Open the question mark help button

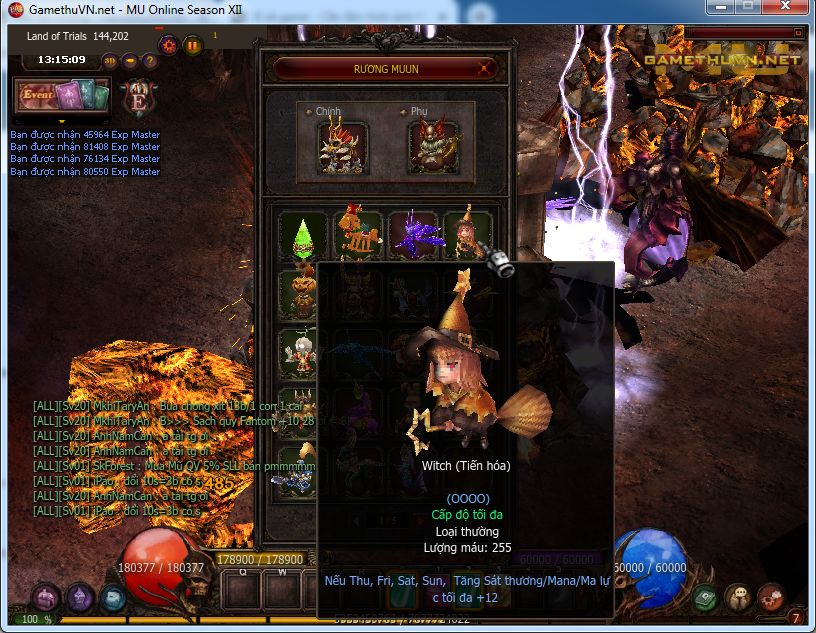150,60
